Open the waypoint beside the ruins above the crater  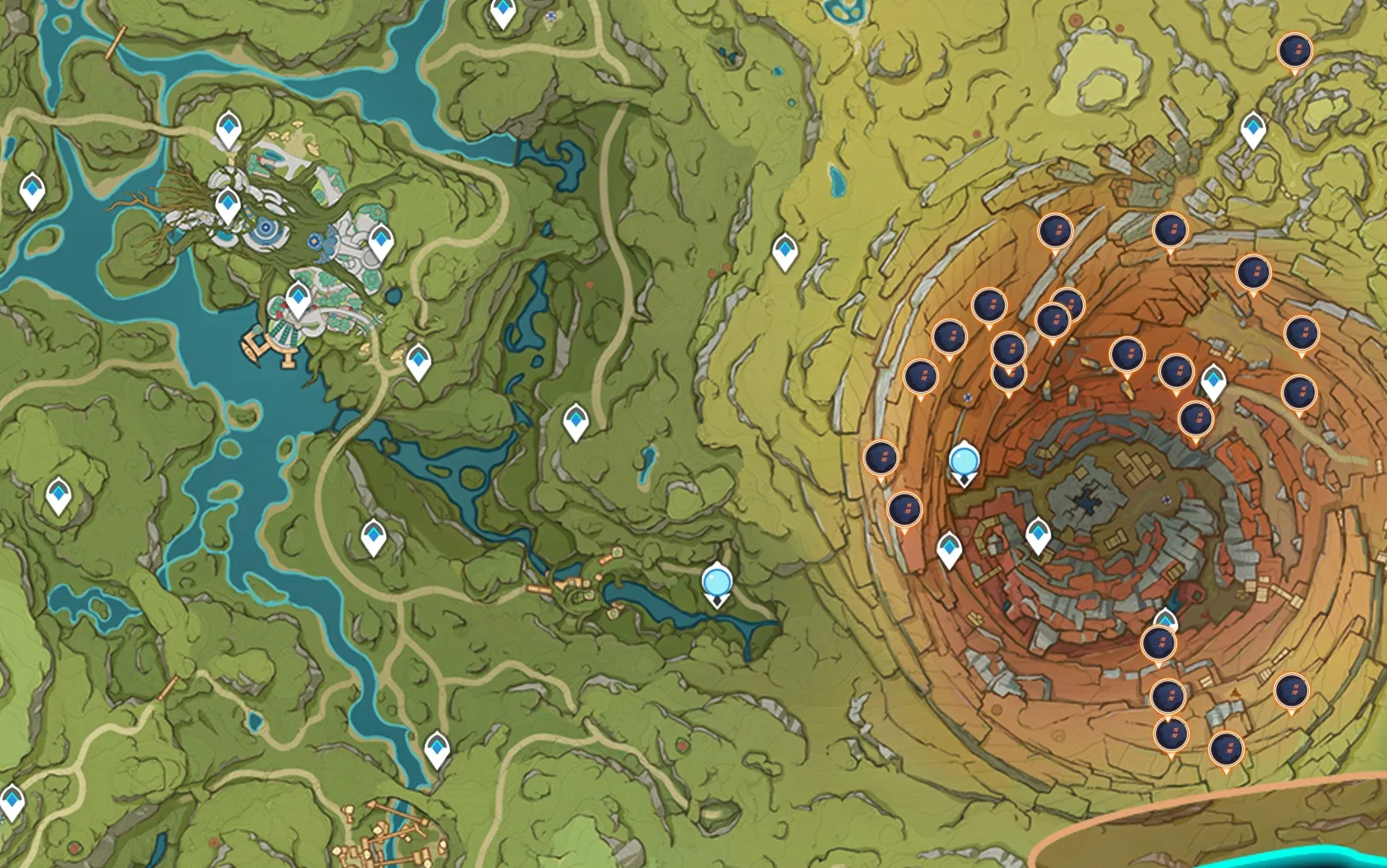click(x=1252, y=130)
